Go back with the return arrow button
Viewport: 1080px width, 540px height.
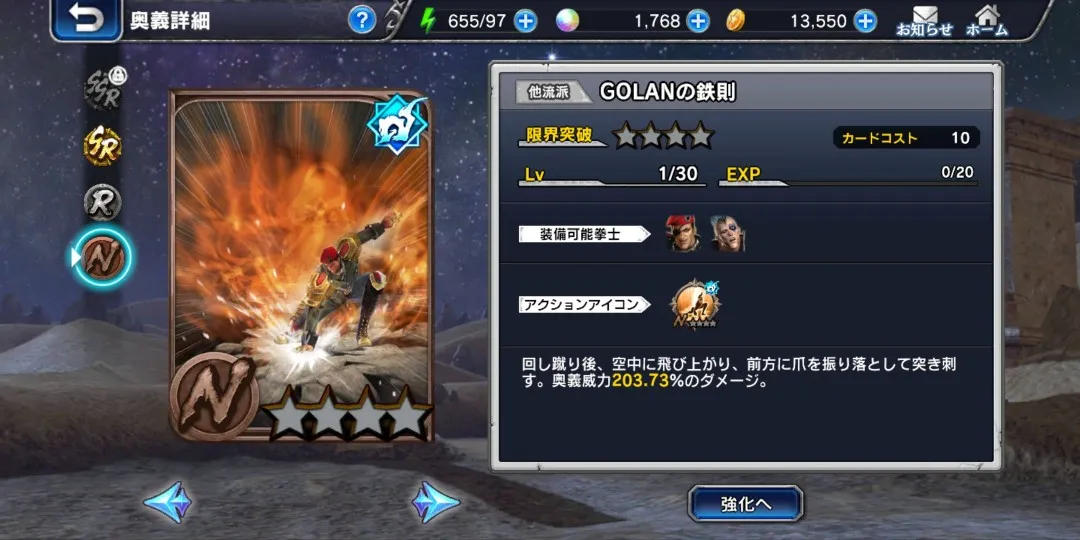(86, 20)
